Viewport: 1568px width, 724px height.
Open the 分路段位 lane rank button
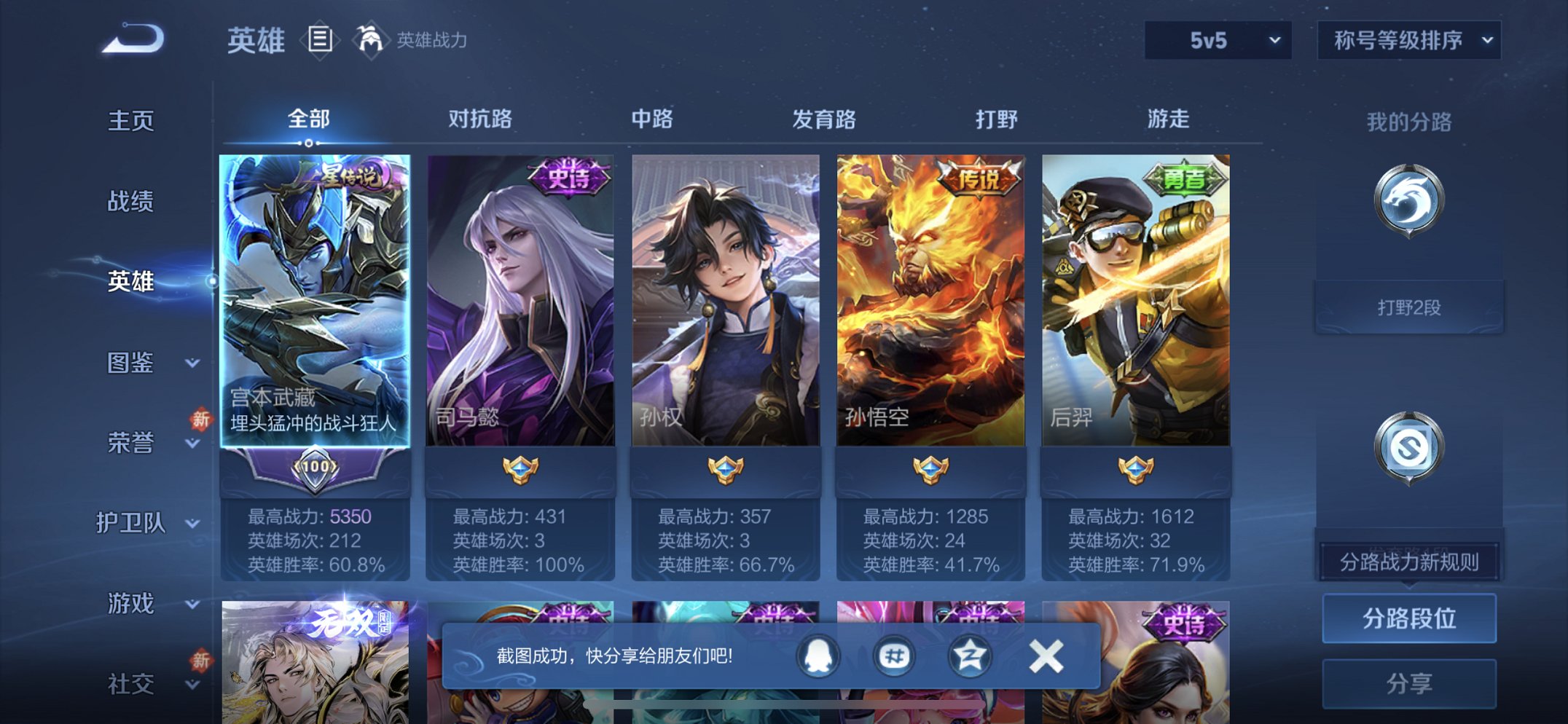[1408, 618]
